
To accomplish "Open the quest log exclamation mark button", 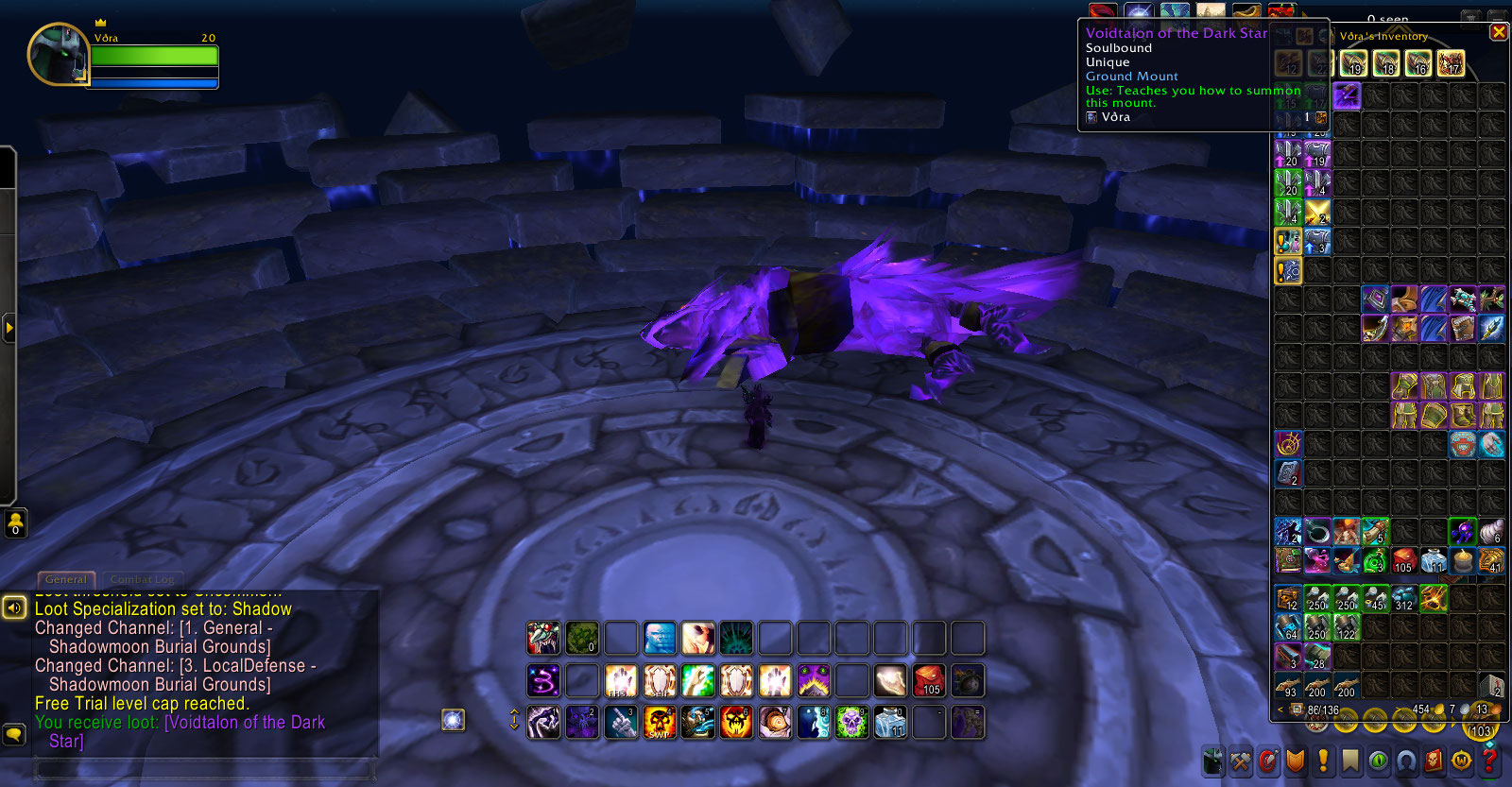I will (x=1323, y=761).
